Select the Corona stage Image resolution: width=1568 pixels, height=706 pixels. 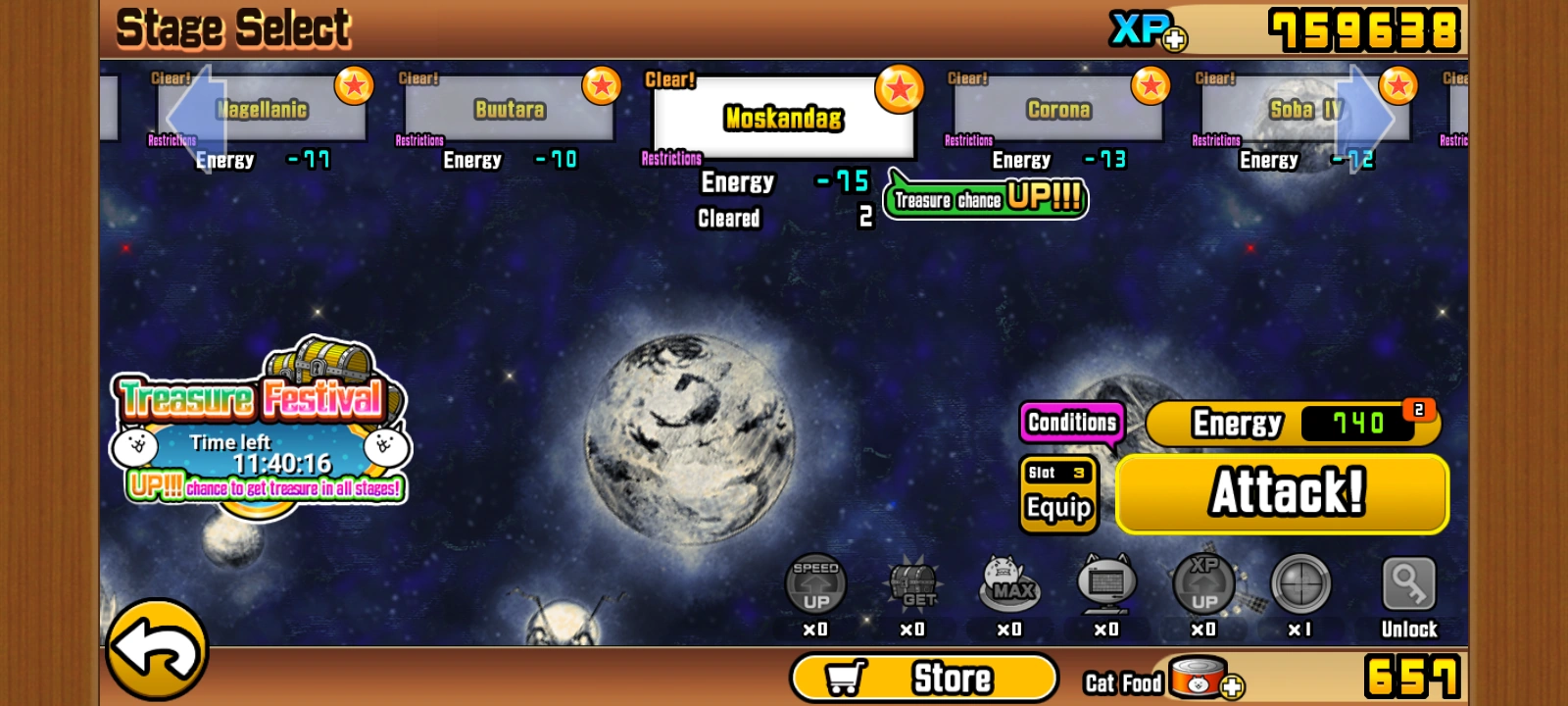click(1056, 110)
